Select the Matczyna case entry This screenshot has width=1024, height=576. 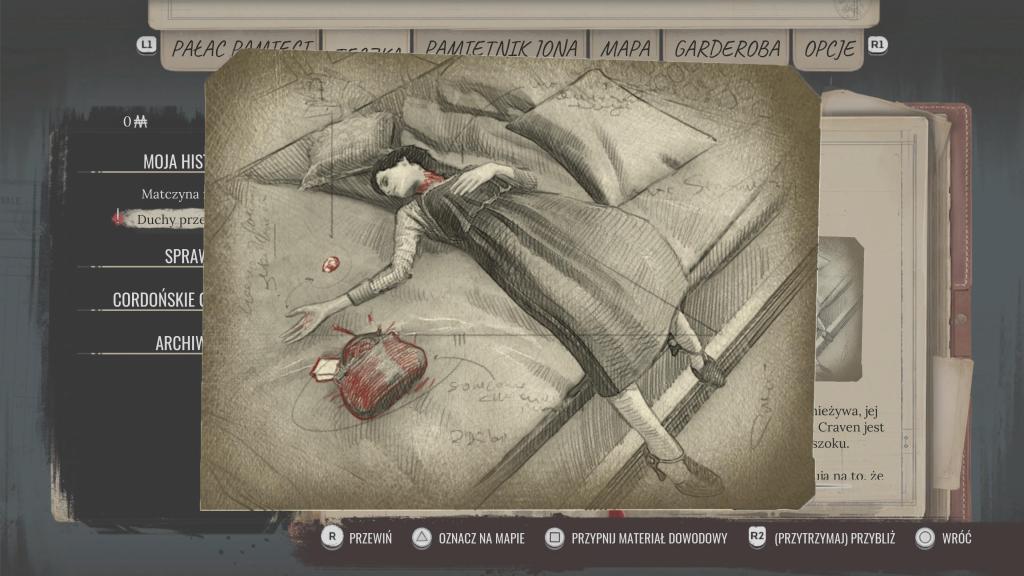pos(172,194)
